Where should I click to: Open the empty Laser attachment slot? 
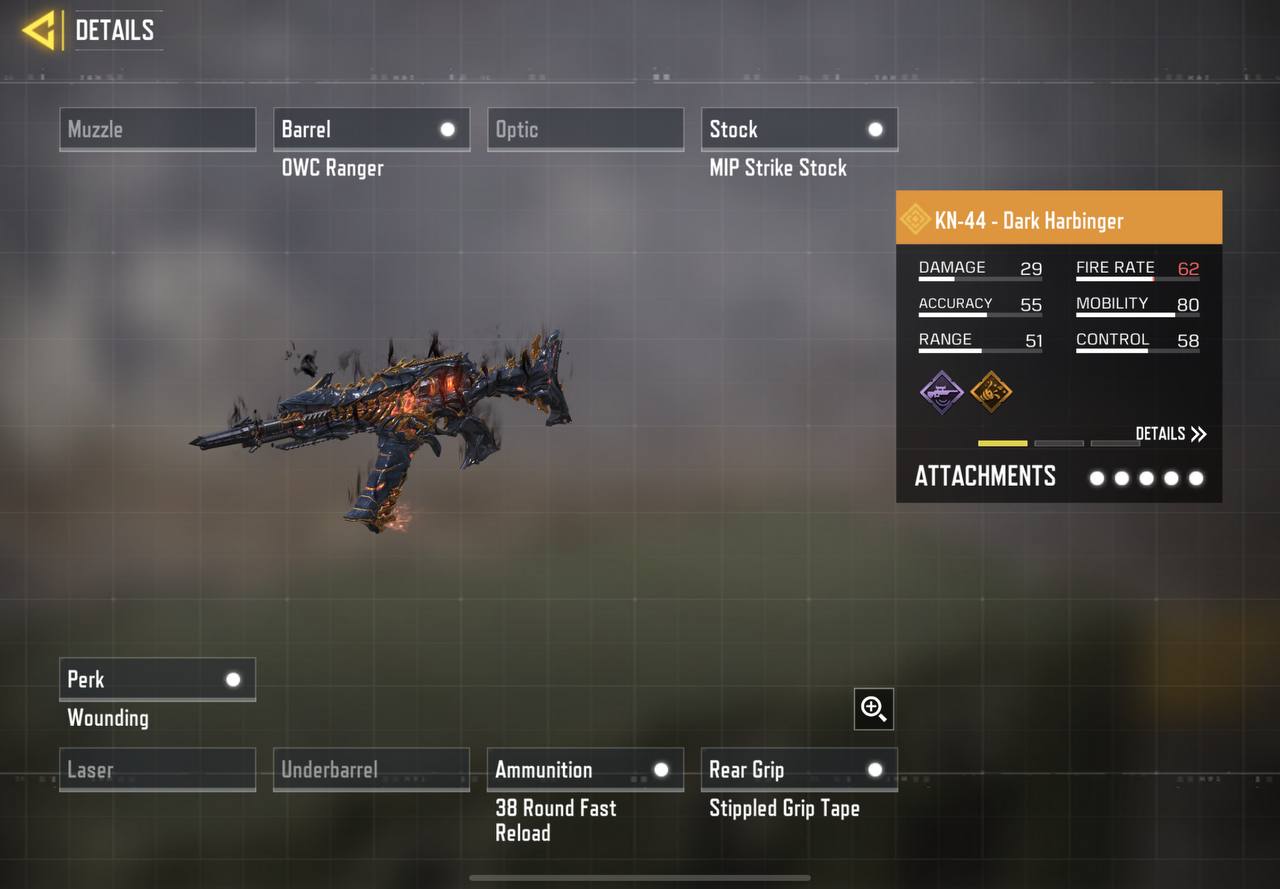pyautogui.click(x=157, y=770)
